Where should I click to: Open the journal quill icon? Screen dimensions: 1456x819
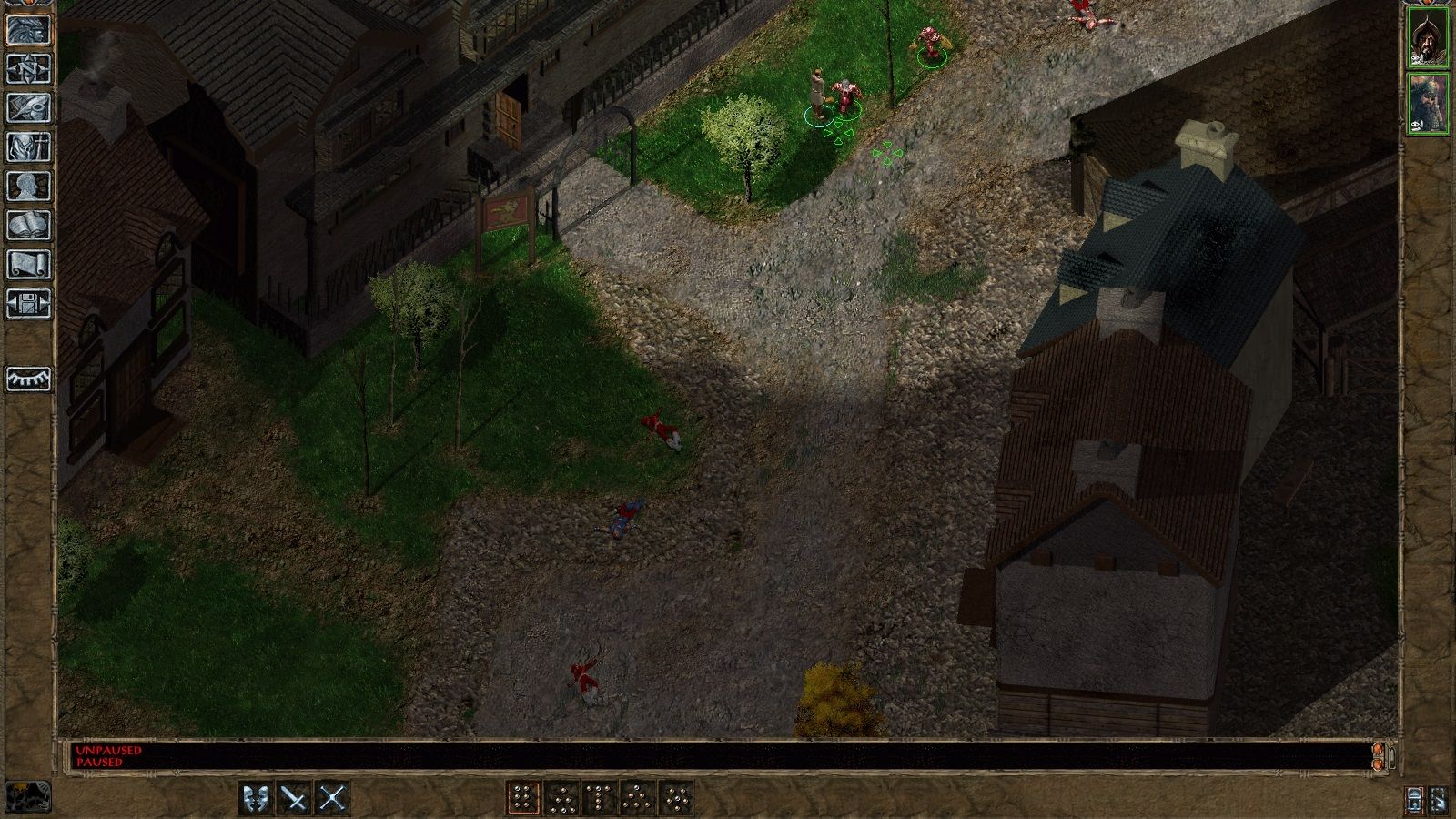coord(28,107)
